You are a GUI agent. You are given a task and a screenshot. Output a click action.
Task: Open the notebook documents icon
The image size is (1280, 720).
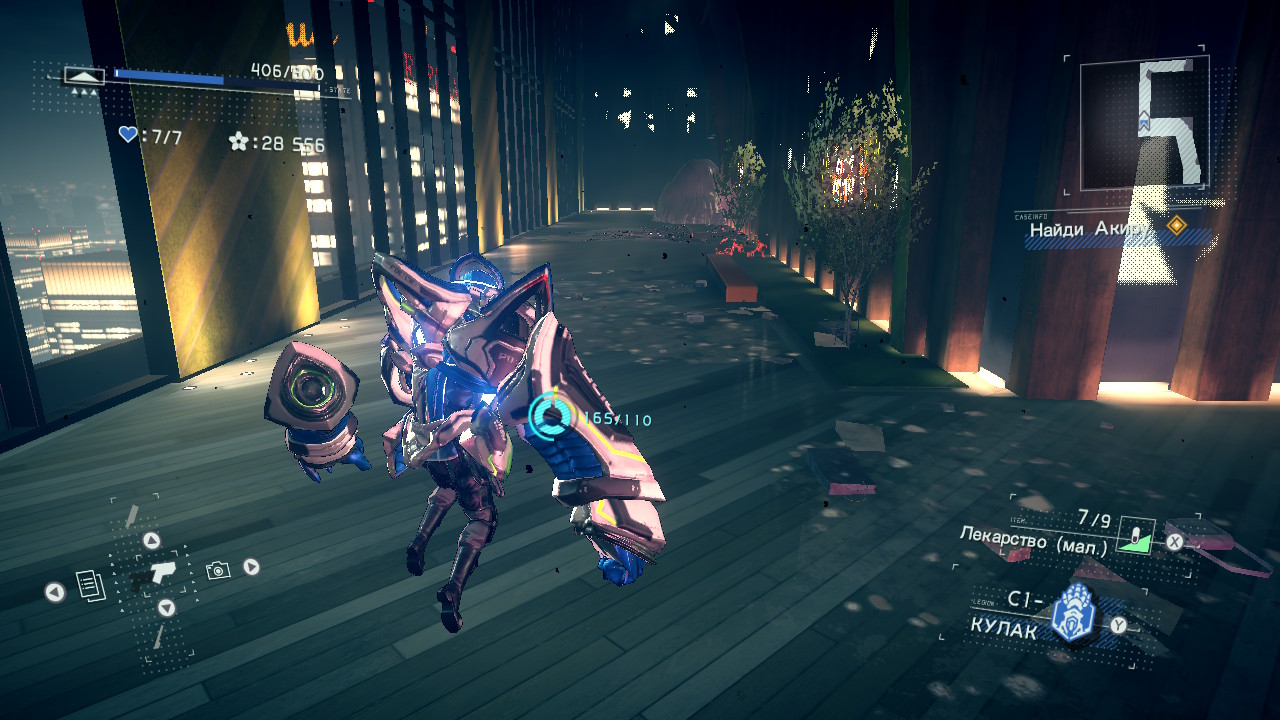(x=90, y=585)
